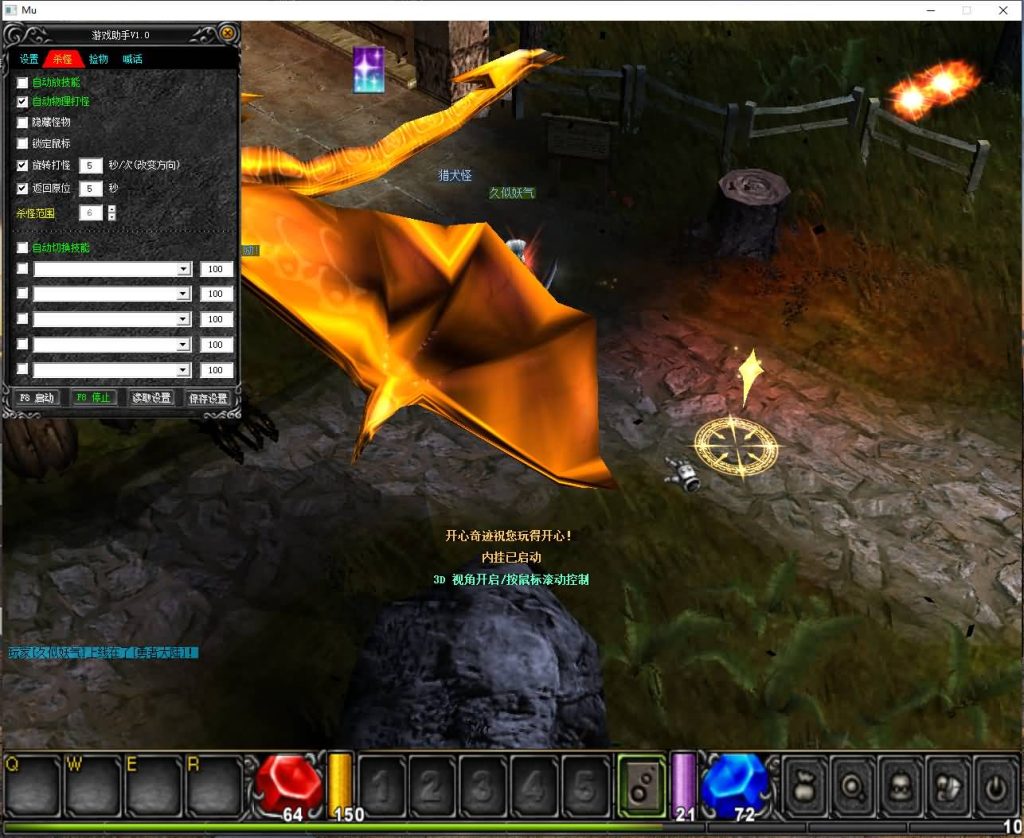Viewport: 1024px width, 838px height.
Task: Toggle the 返回原位 return position checkbox
Action: [23, 188]
